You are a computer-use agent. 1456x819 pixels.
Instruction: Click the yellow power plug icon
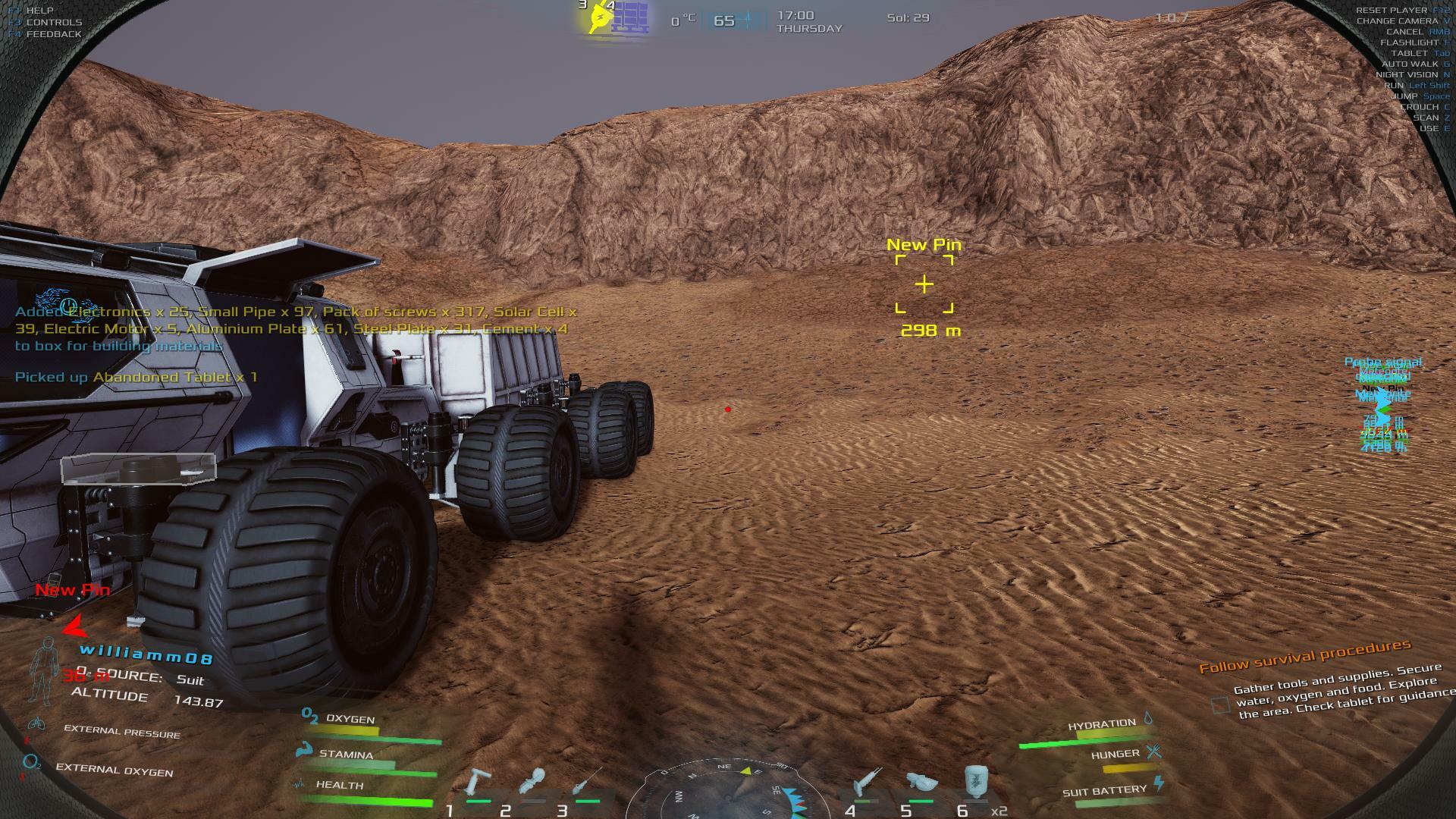[600, 18]
